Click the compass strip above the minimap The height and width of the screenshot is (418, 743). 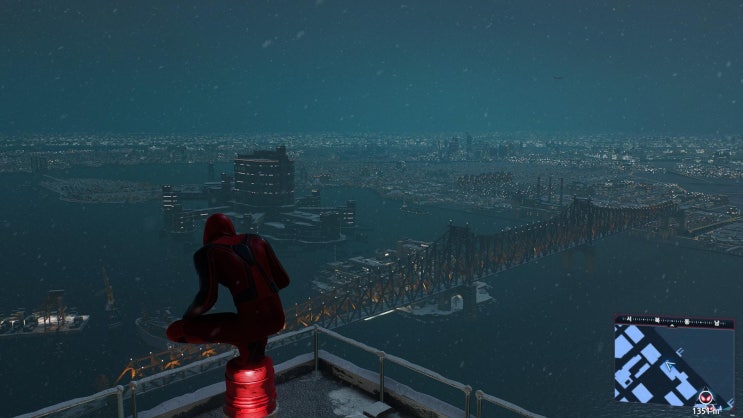pyautogui.click(x=673, y=320)
